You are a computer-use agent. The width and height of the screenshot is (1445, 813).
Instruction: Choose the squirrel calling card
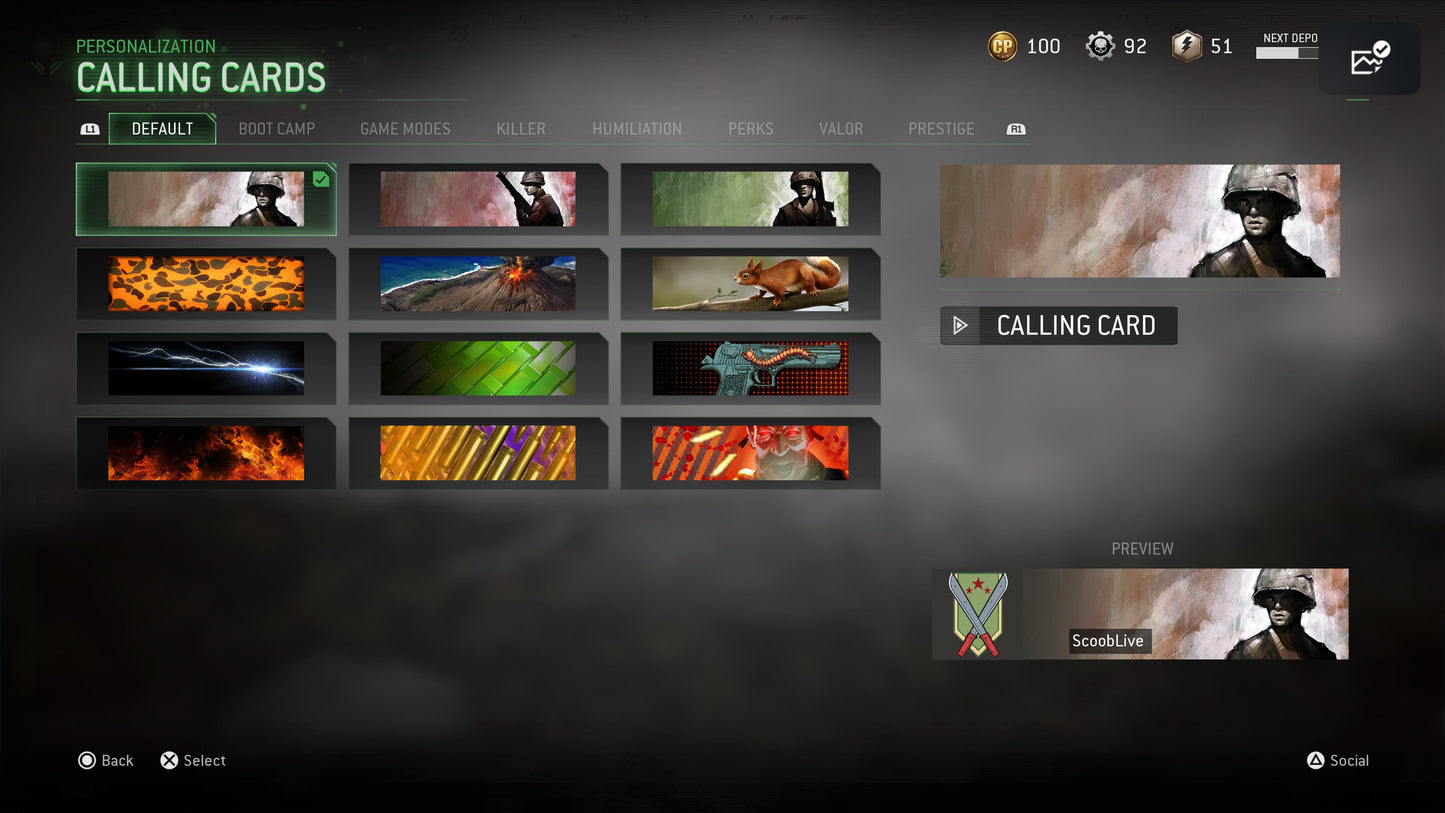[751, 283]
